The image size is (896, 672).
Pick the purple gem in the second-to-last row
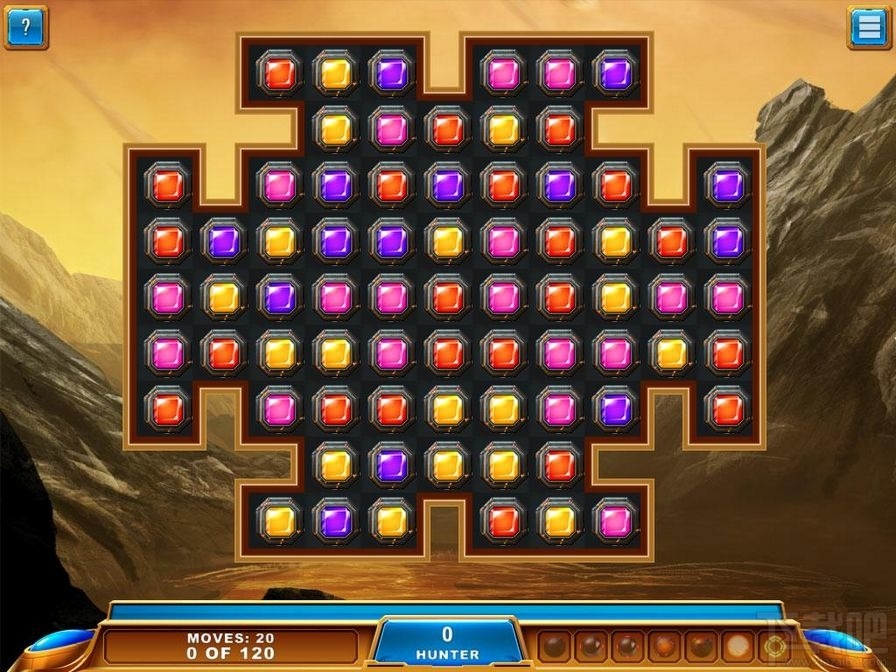click(391, 463)
